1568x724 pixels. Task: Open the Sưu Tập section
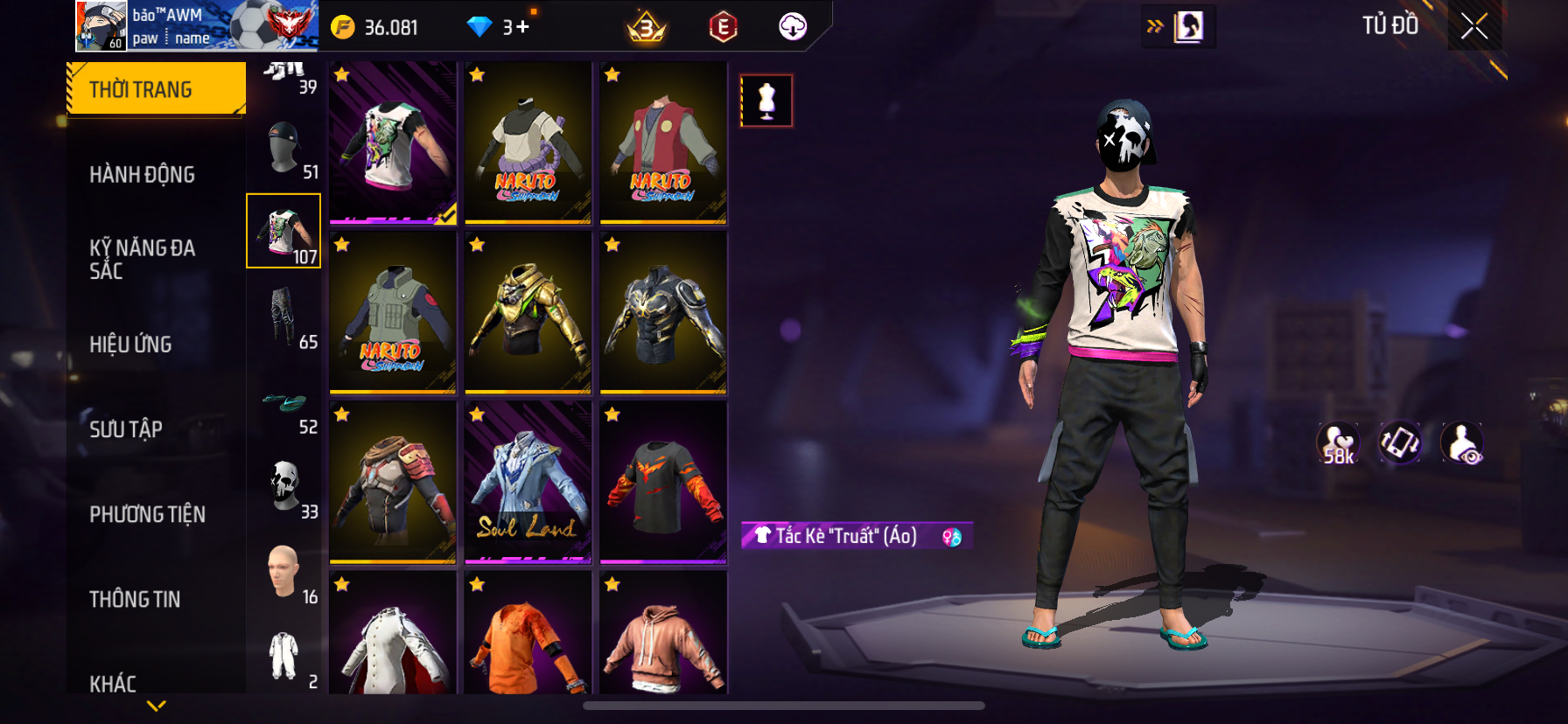tap(126, 429)
